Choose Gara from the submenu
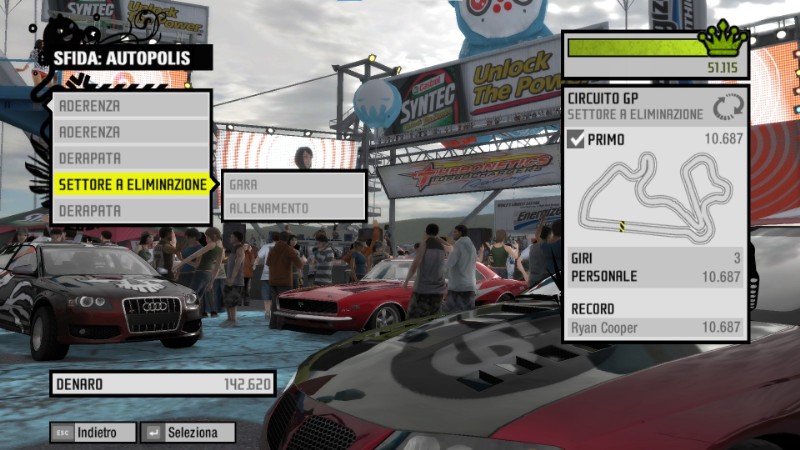Viewport: 800px width, 450px height. pos(294,184)
